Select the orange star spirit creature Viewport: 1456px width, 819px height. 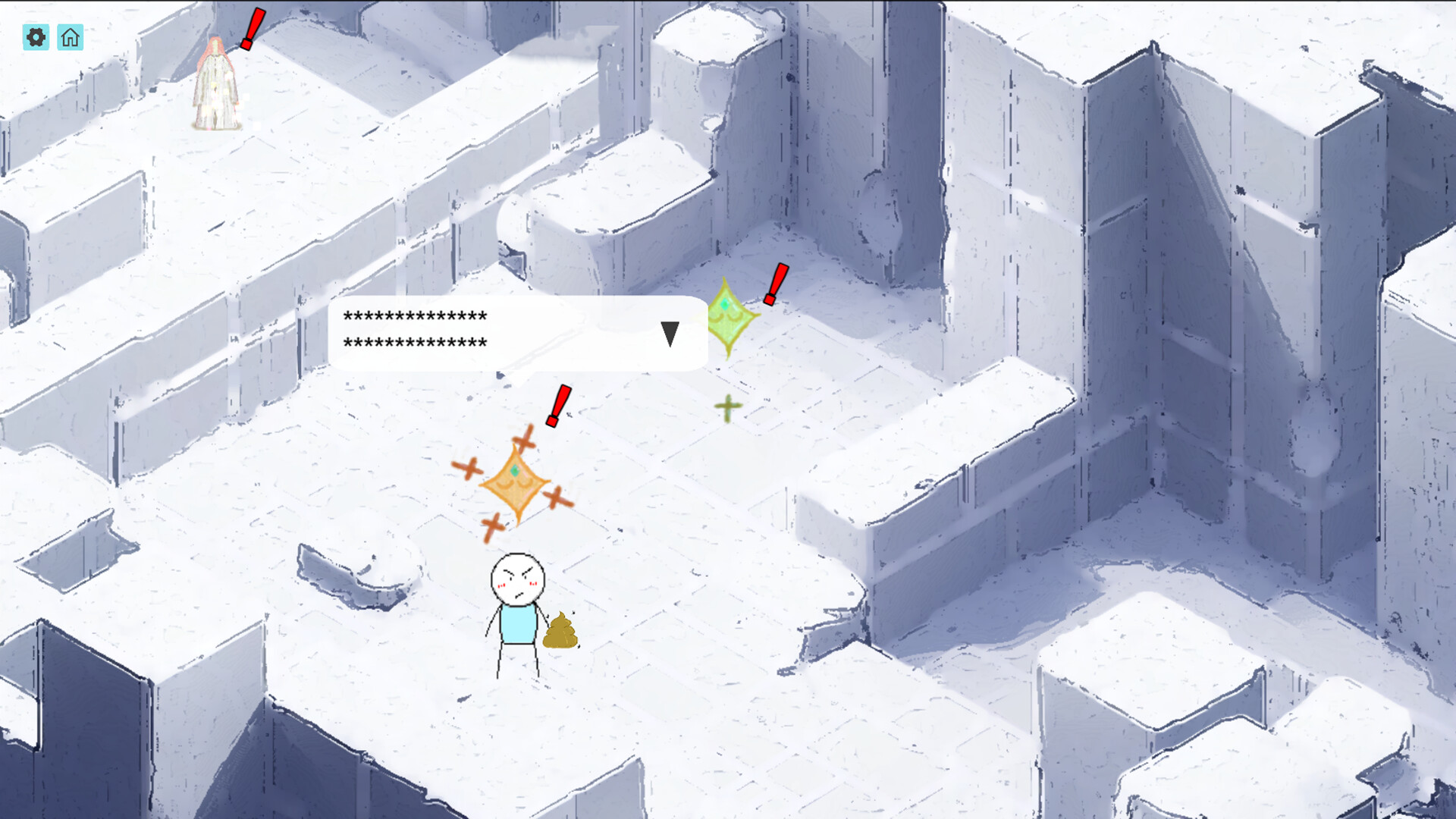(x=515, y=483)
